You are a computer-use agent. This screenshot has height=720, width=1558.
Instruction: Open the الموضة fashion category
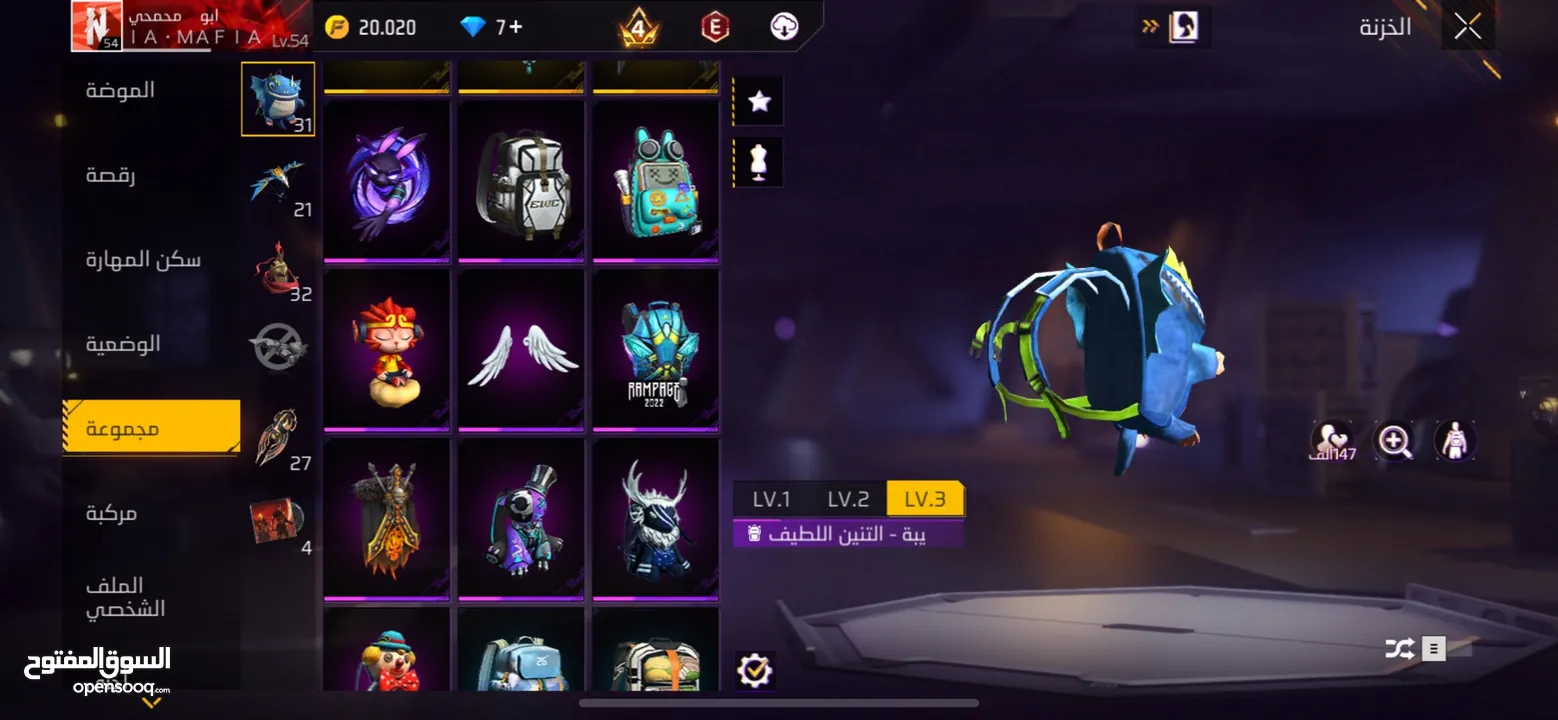click(x=120, y=90)
